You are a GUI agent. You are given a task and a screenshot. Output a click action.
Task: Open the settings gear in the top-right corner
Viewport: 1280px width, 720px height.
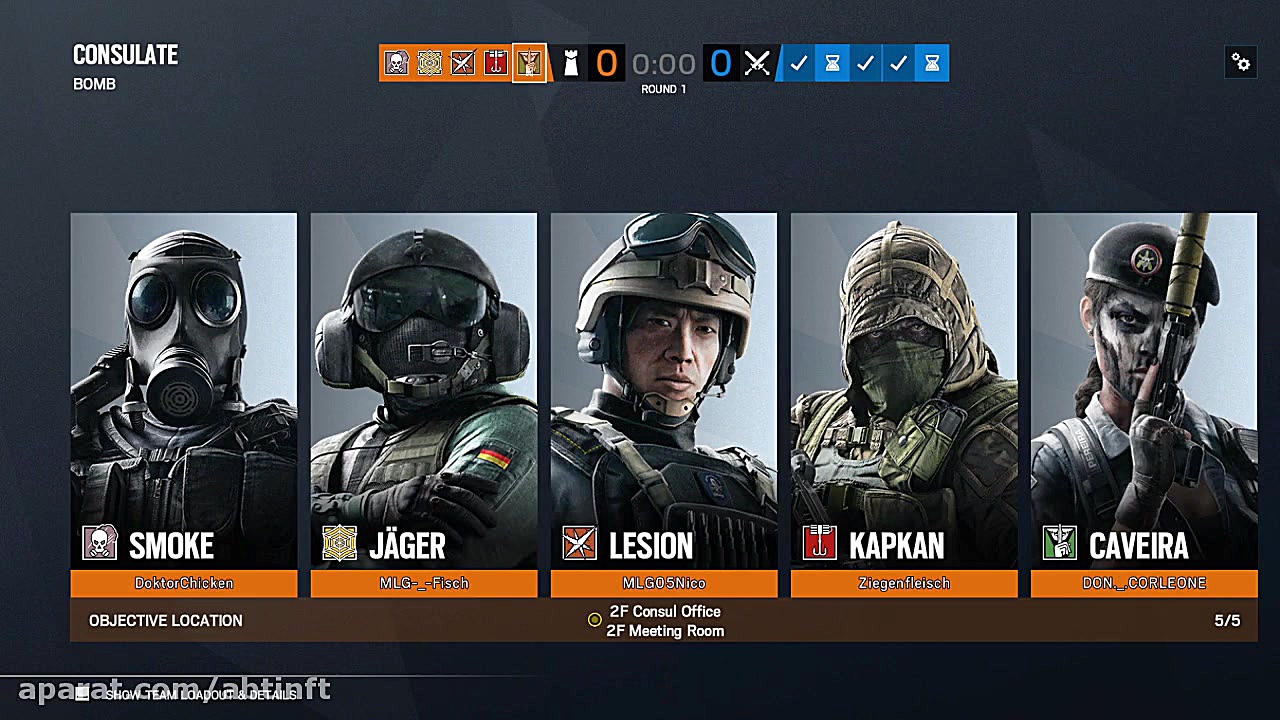(x=1240, y=62)
